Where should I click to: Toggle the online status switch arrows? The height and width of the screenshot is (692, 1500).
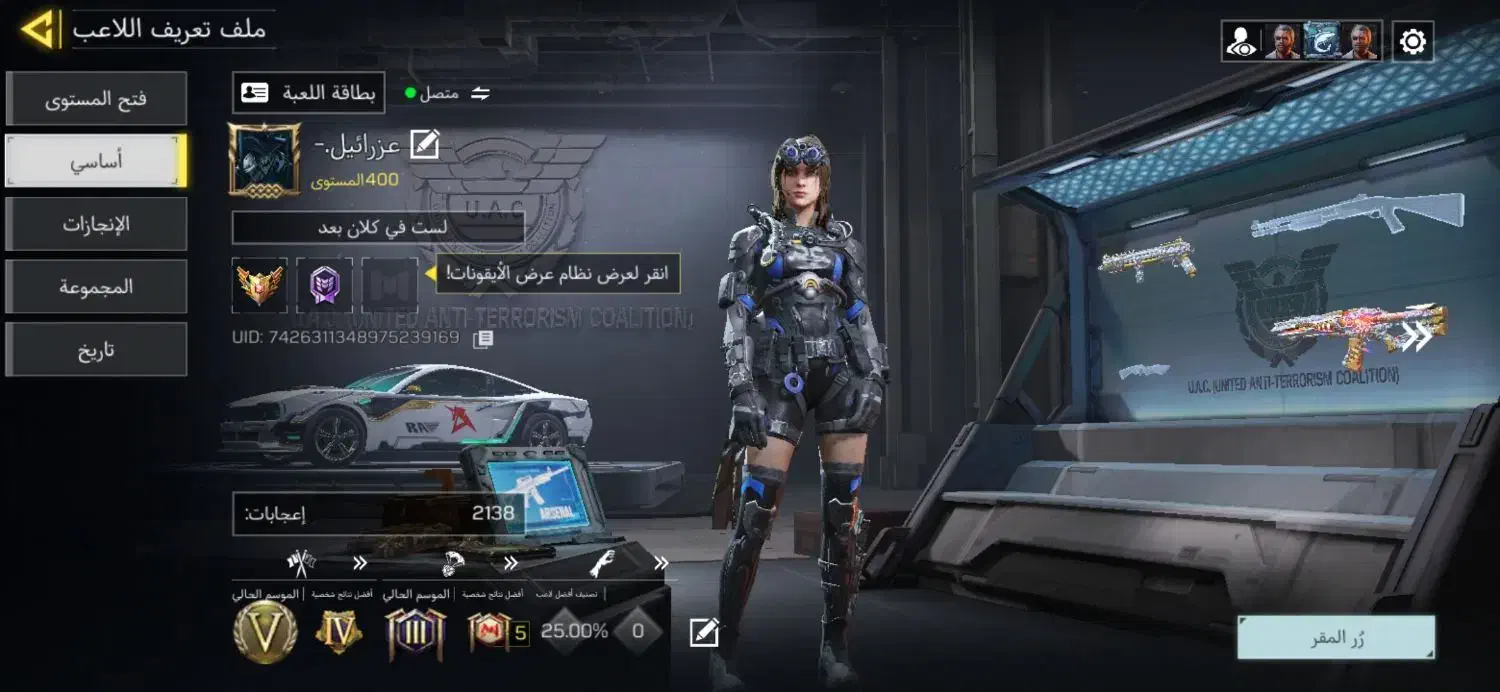(x=481, y=93)
